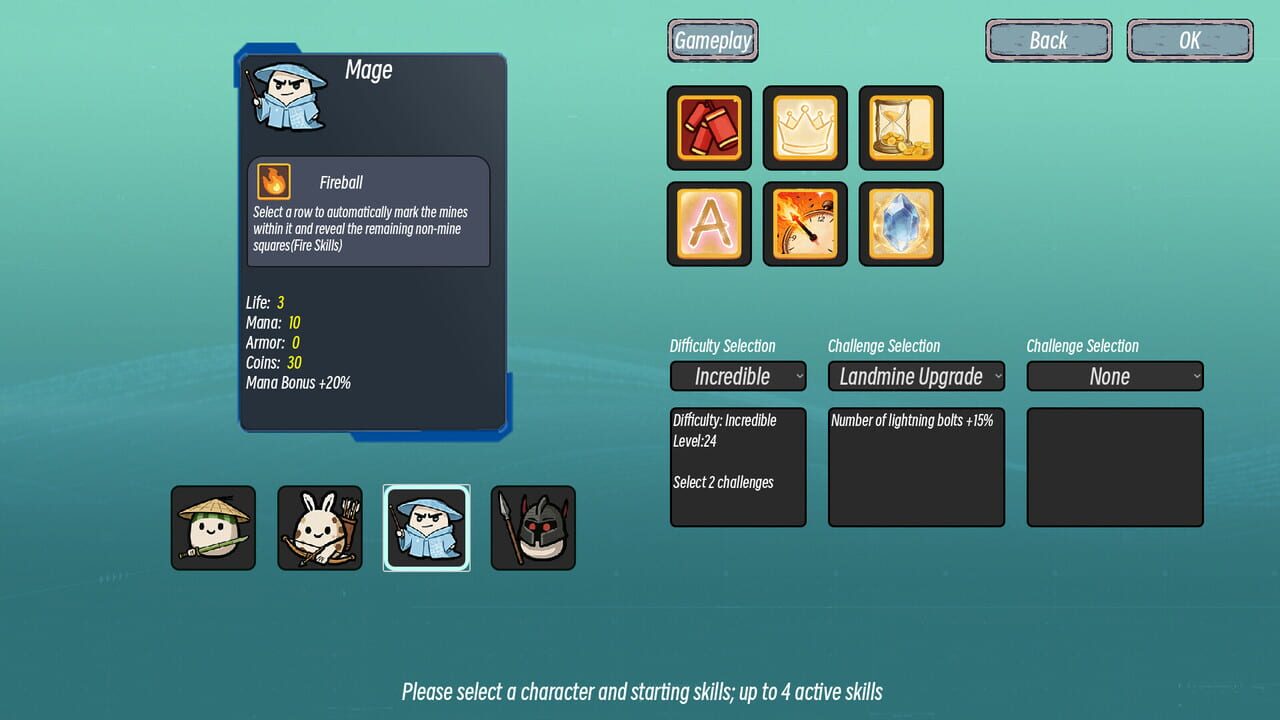
Task: Click the lightning bolts +15% description box
Action: point(916,465)
